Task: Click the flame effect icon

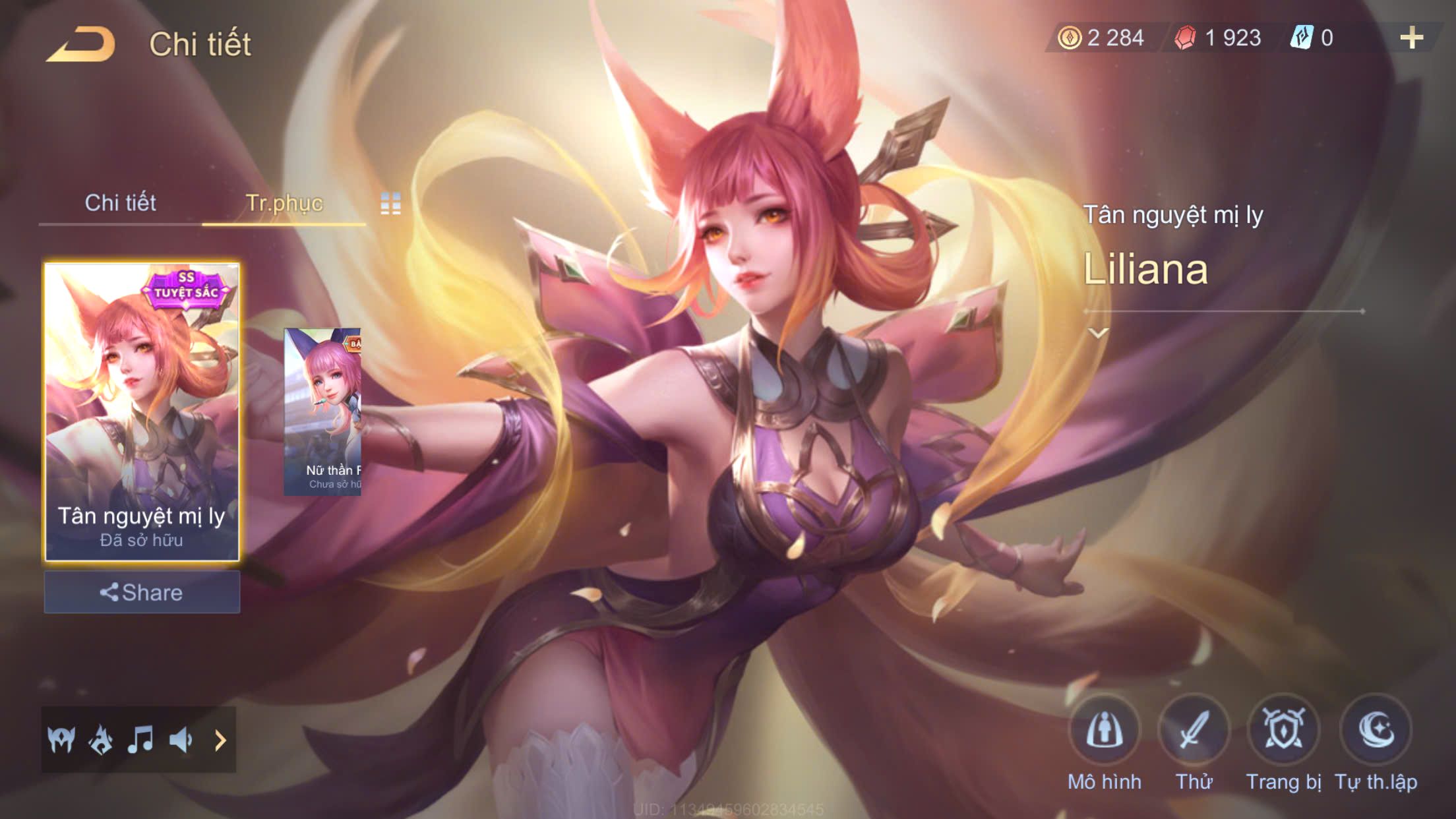Action: pyautogui.click(x=101, y=740)
